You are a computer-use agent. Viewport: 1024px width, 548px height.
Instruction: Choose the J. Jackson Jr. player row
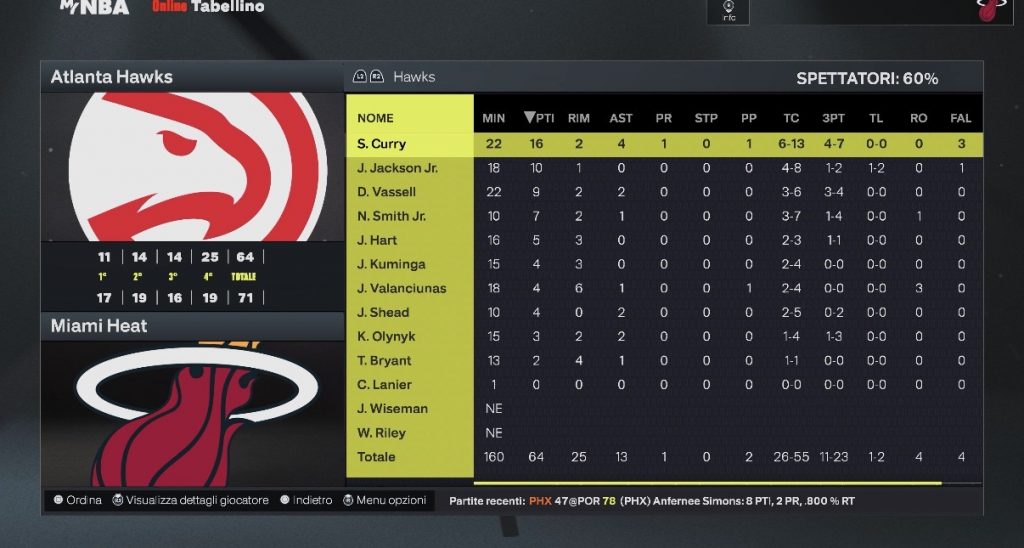[398, 168]
